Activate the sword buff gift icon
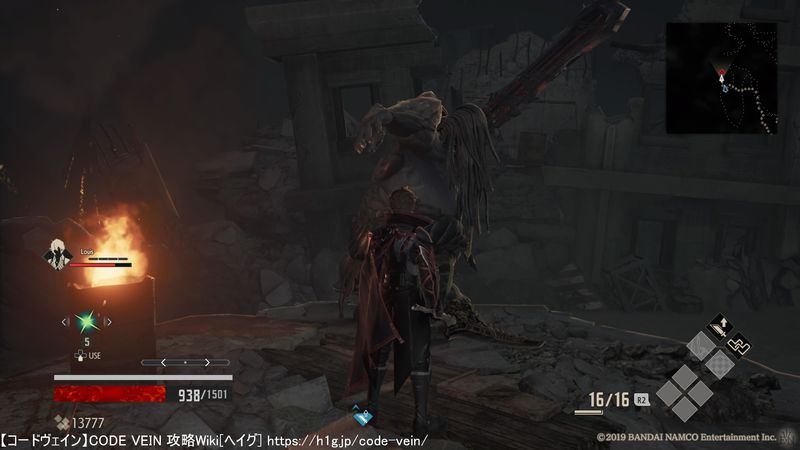Viewport: 800px width, 450px height. point(718,325)
